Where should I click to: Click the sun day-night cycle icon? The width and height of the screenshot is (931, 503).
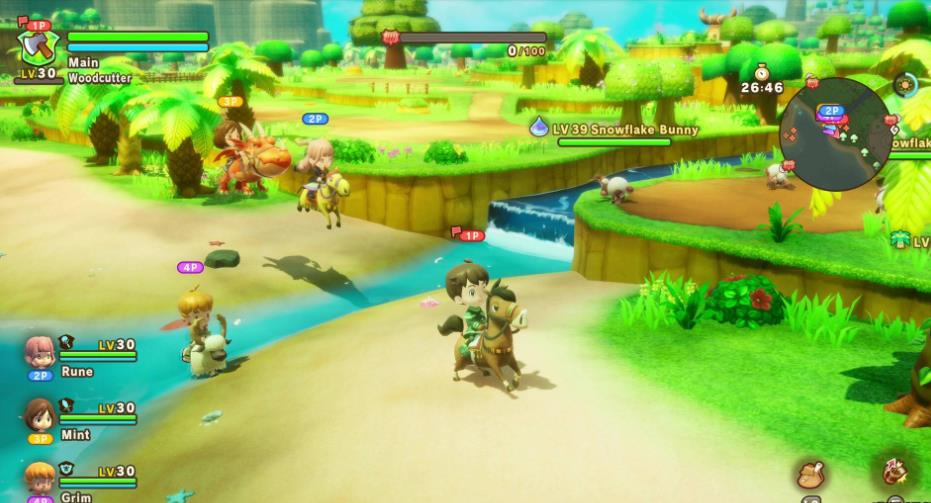(x=906, y=86)
